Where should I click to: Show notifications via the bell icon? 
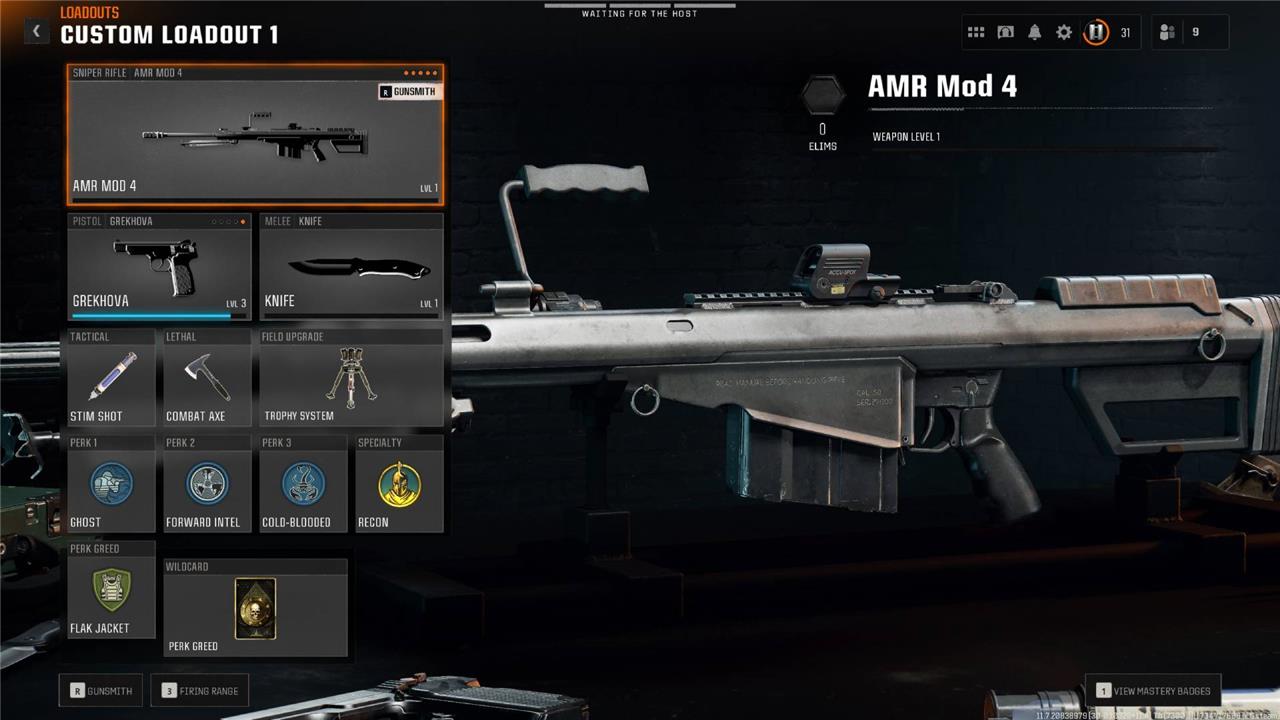pyautogui.click(x=1035, y=33)
